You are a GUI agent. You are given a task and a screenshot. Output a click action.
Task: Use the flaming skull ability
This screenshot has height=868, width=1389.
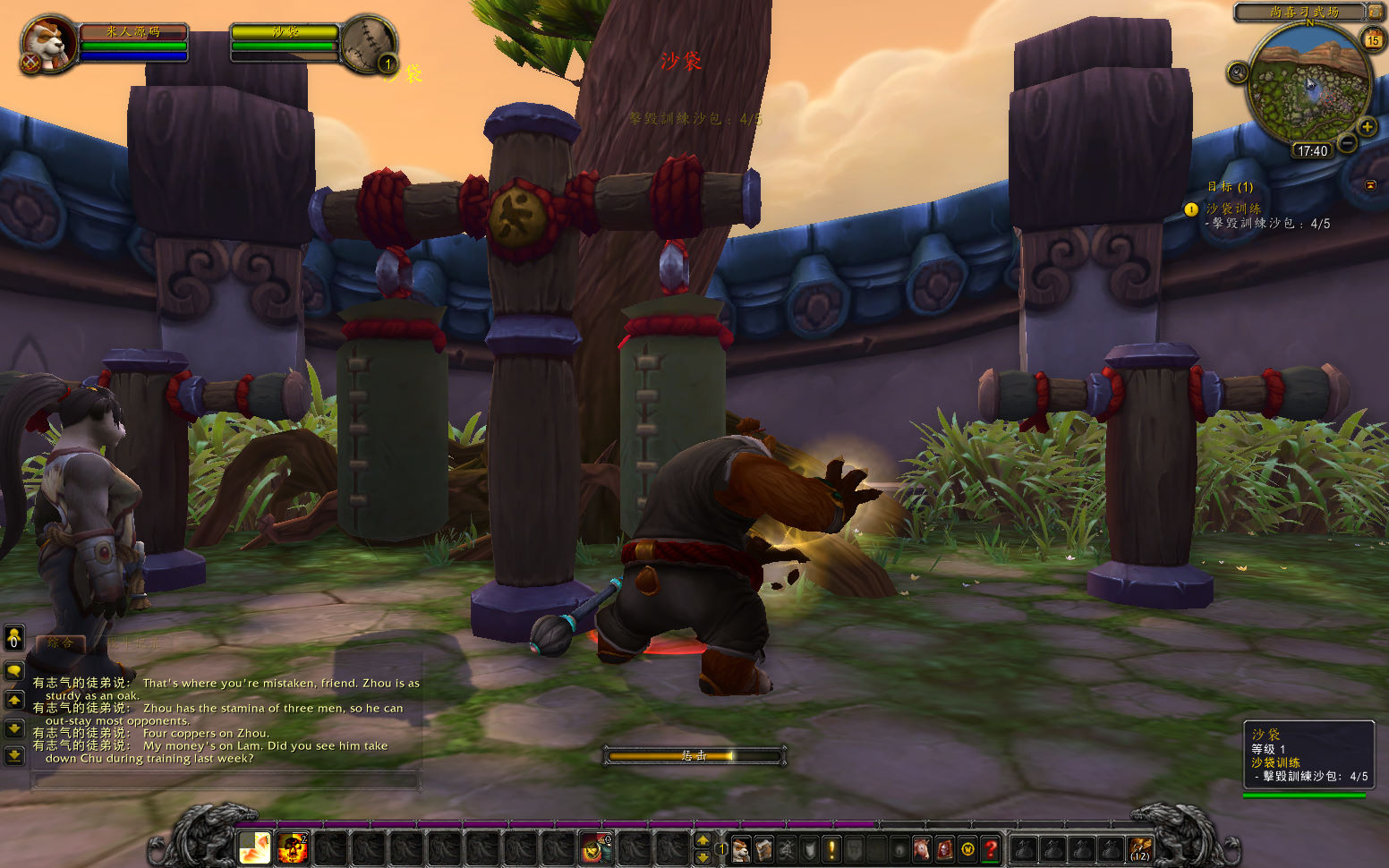(x=293, y=847)
